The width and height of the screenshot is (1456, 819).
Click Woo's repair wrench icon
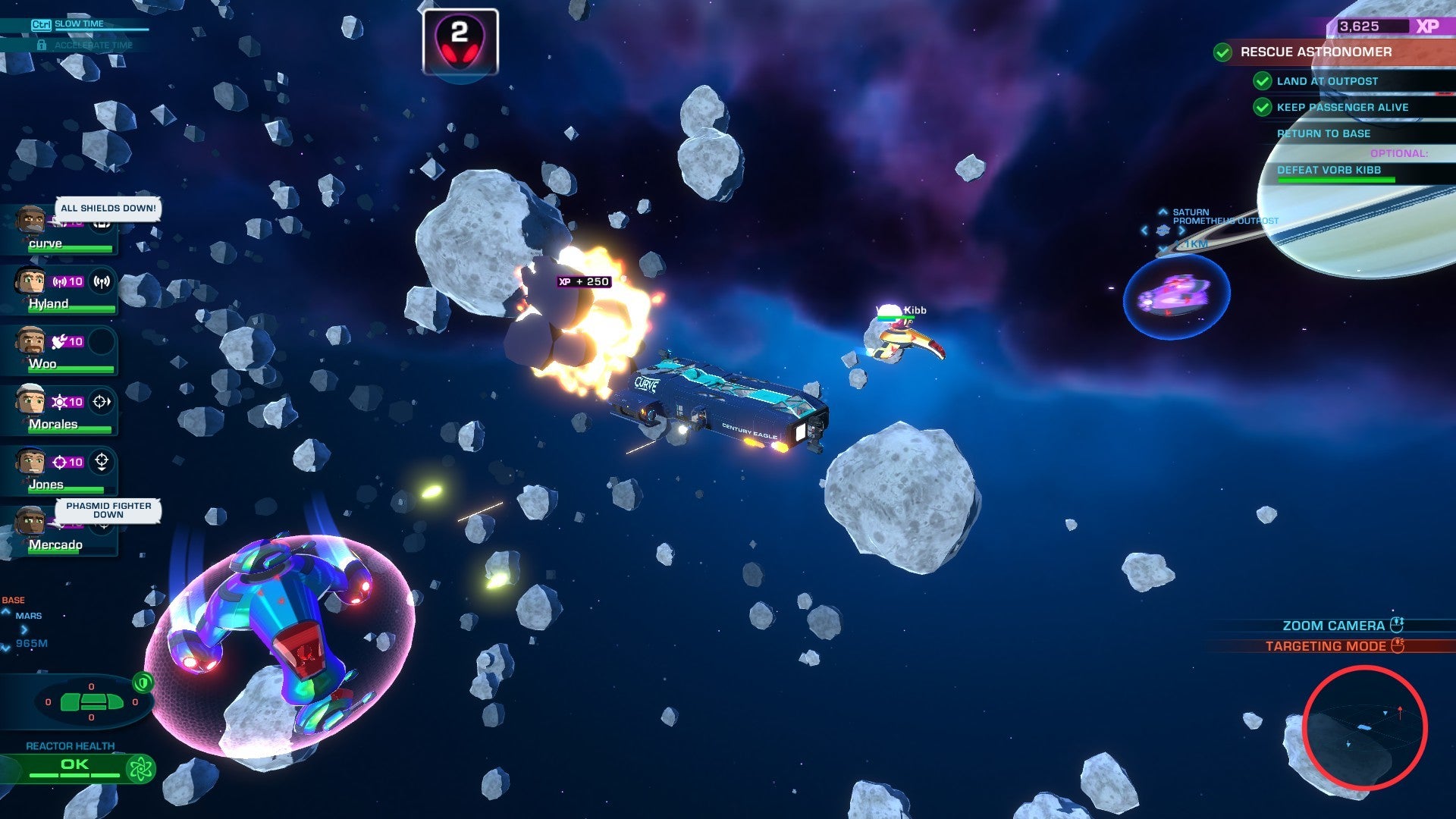[60, 340]
